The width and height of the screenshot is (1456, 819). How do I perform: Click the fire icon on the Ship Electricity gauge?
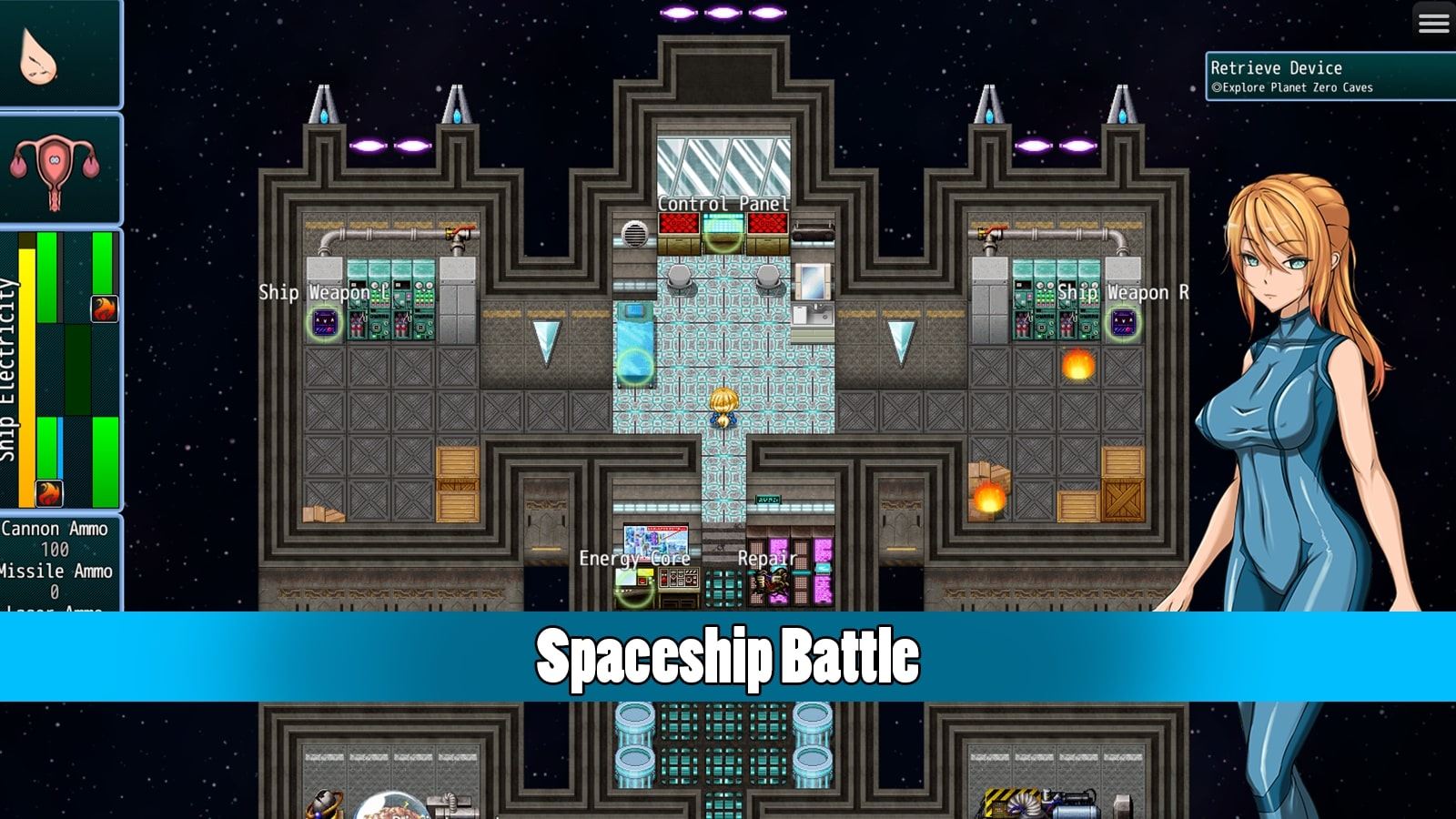103,309
